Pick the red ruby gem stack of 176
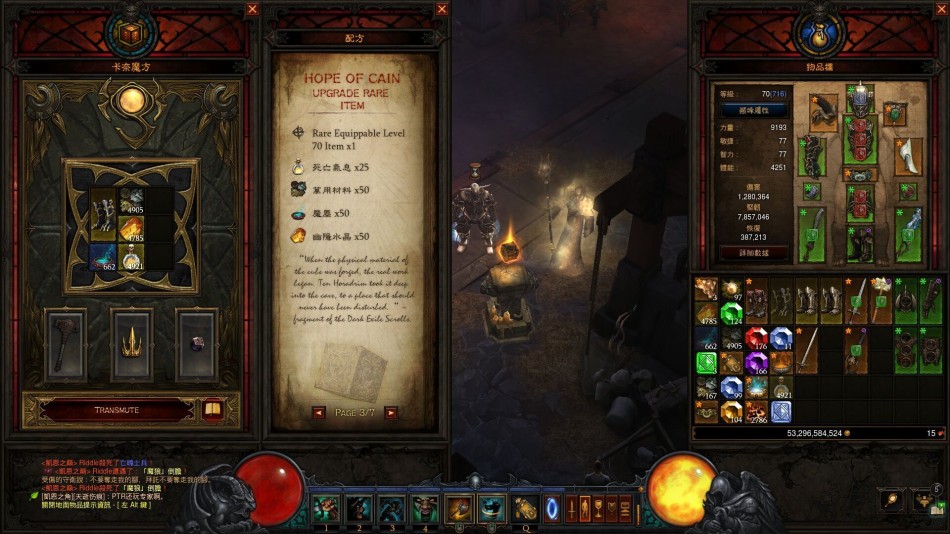Image resolution: width=950 pixels, height=534 pixels. pyautogui.click(x=756, y=339)
